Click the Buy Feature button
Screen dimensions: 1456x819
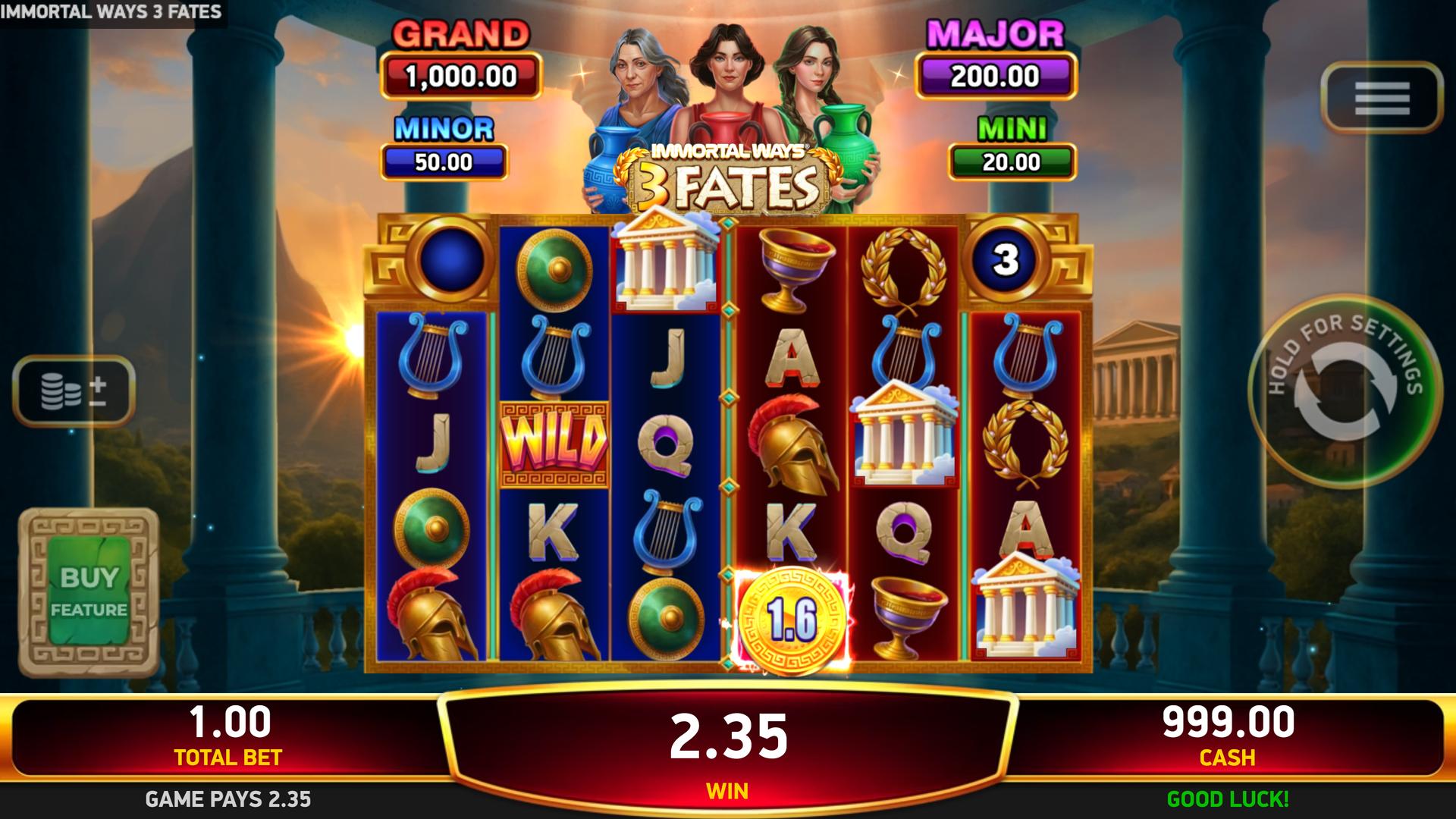coord(89,592)
